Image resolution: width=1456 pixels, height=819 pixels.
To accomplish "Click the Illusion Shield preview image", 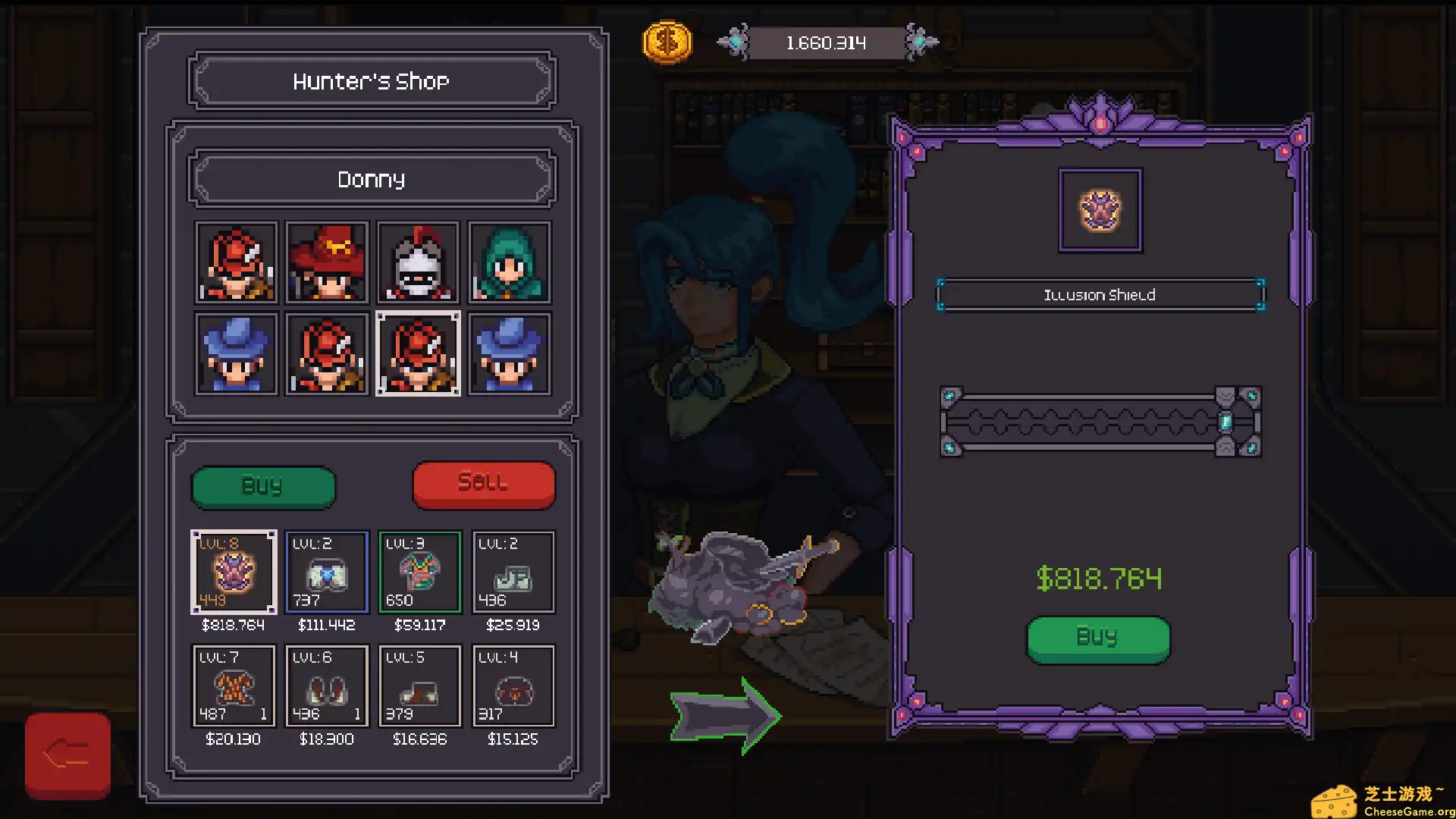I will coord(1100,209).
